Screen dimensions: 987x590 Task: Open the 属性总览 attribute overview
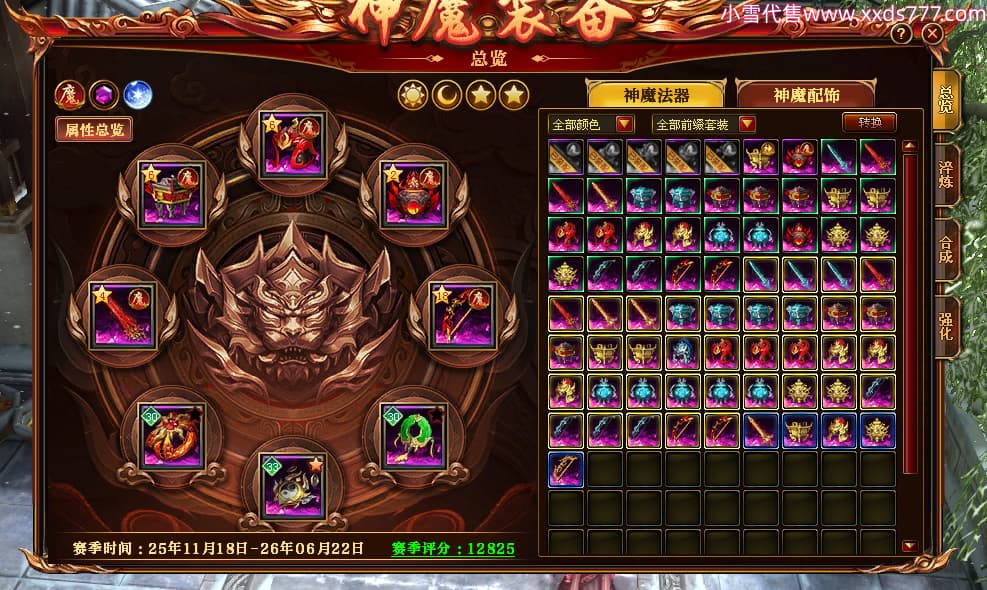[x=94, y=129]
